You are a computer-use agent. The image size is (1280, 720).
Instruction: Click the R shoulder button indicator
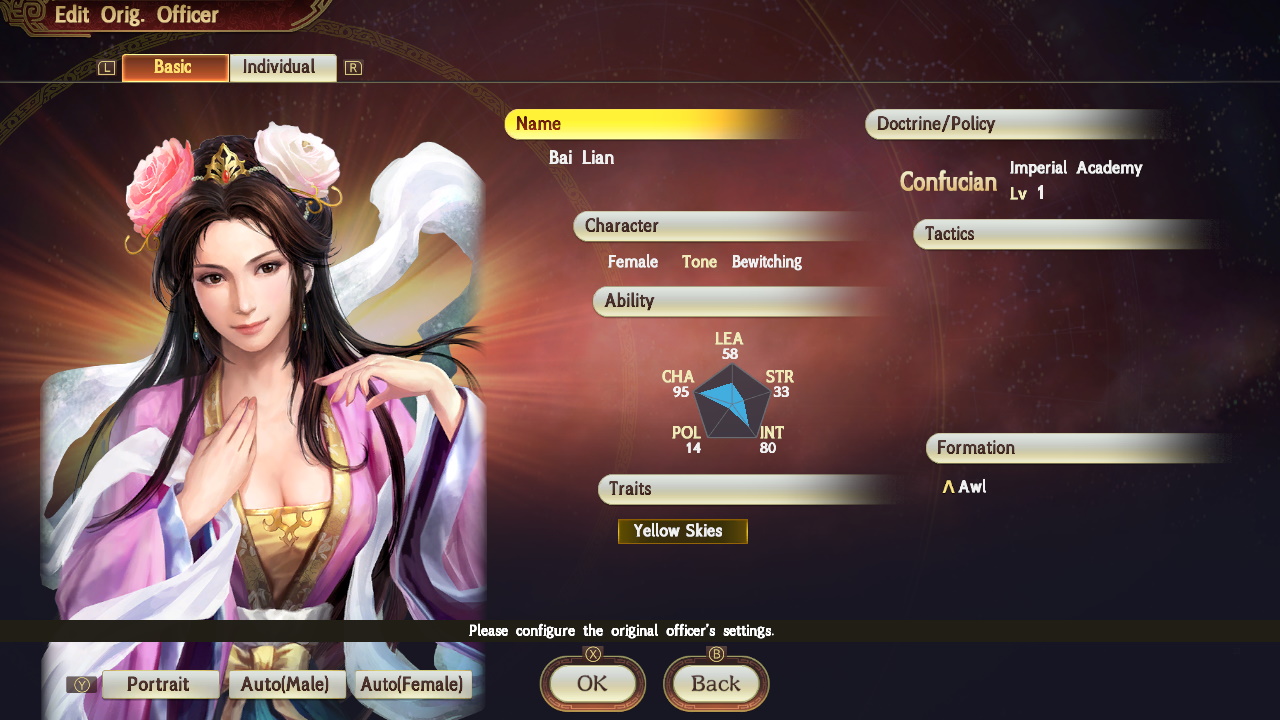pos(352,68)
